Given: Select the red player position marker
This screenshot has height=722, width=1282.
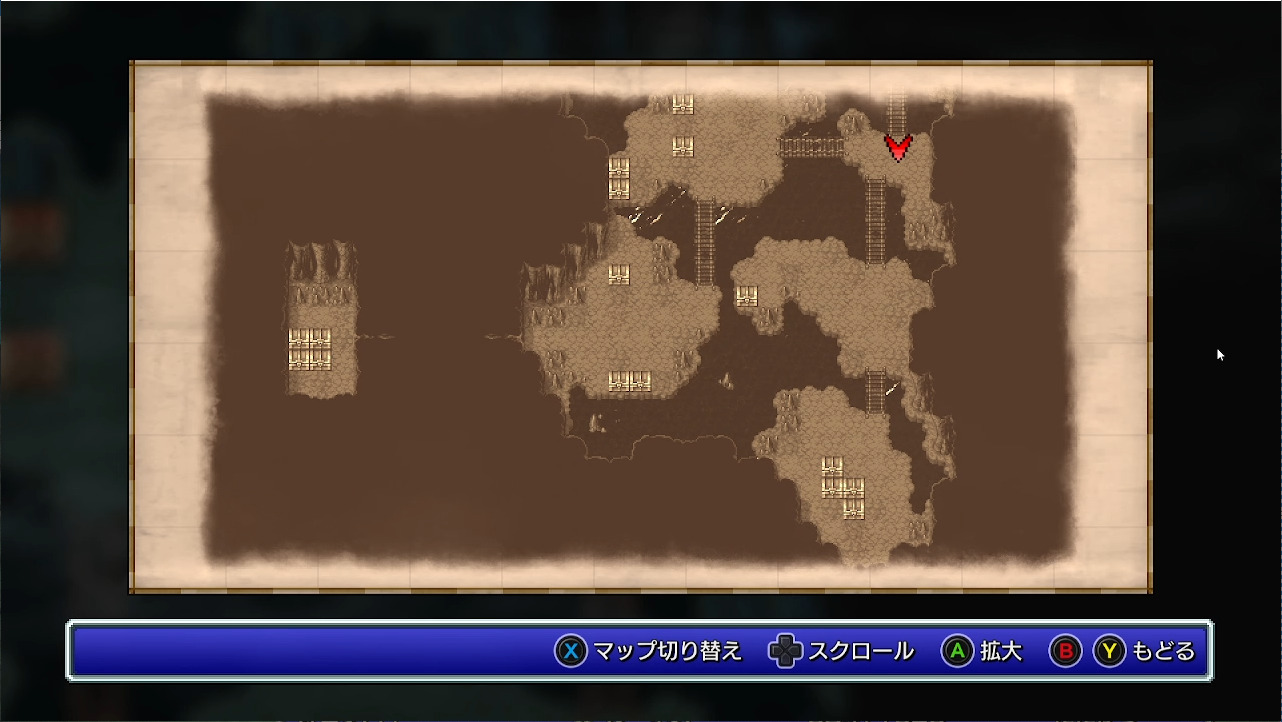Looking at the screenshot, I should tap(897, 148).
